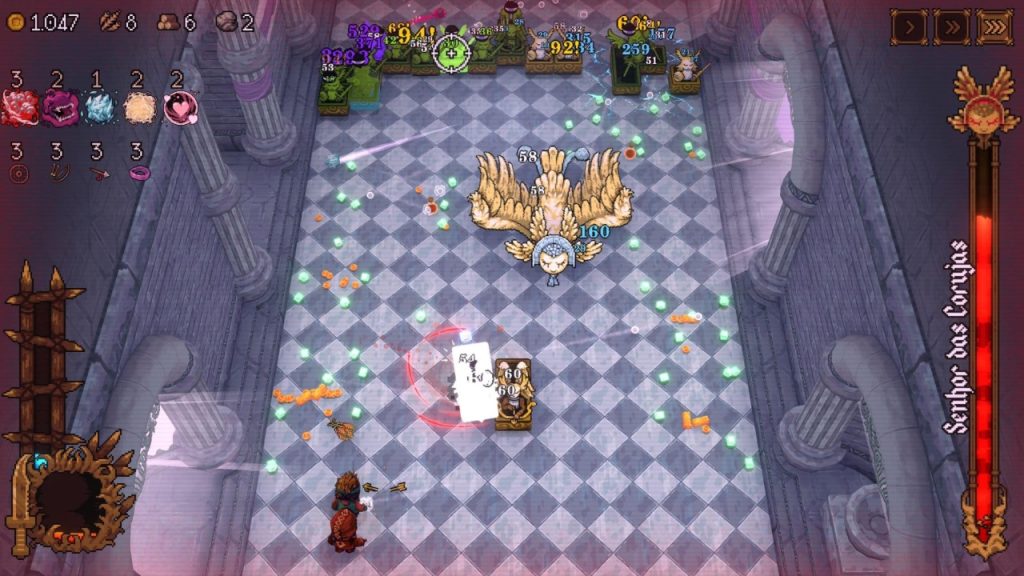Select the pale yellow glowing orb
Screen dimensions: 1024x576
point(140,108)
